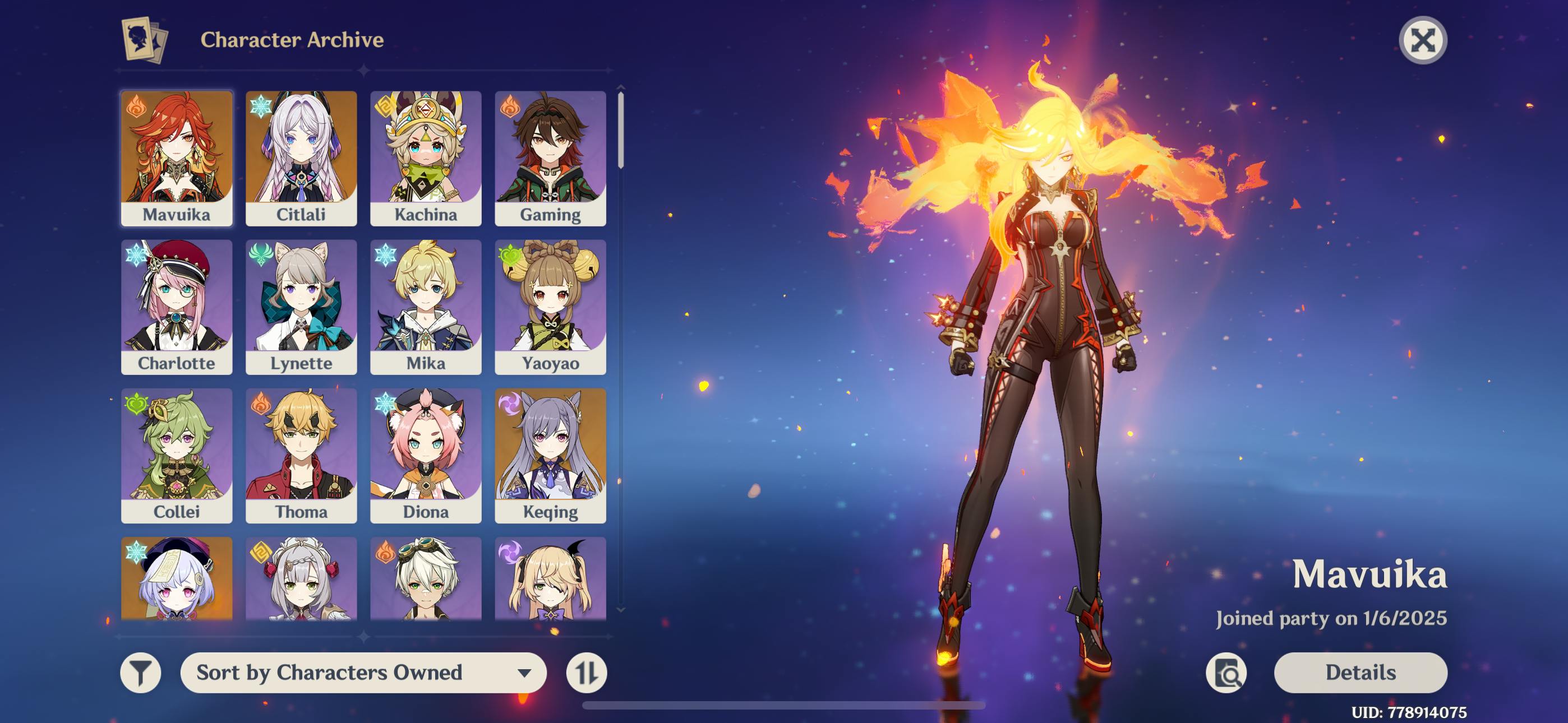Pick Keqing from the character grid
1568x723 pixels.
(x=550, y=455)
